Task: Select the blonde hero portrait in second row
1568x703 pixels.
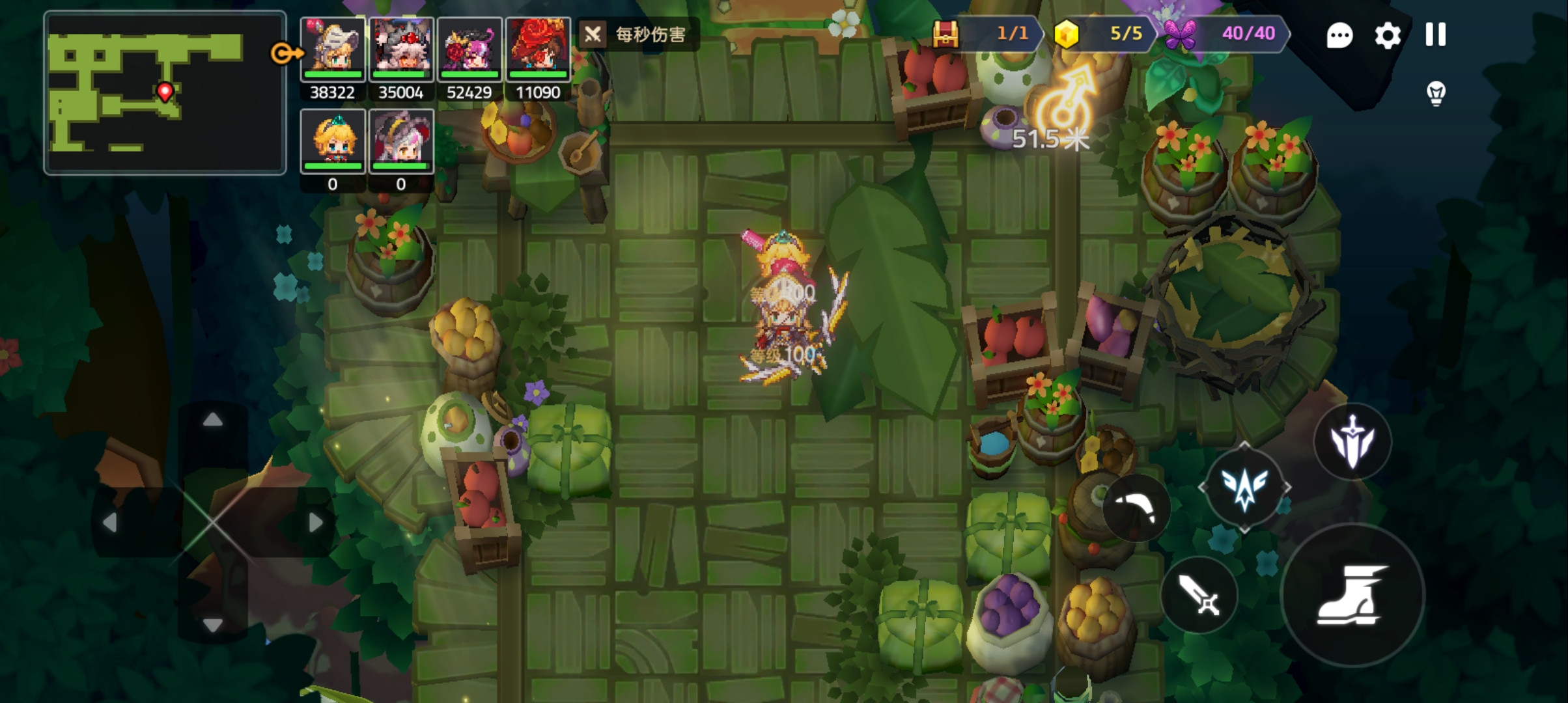Action: click(333, 141)
